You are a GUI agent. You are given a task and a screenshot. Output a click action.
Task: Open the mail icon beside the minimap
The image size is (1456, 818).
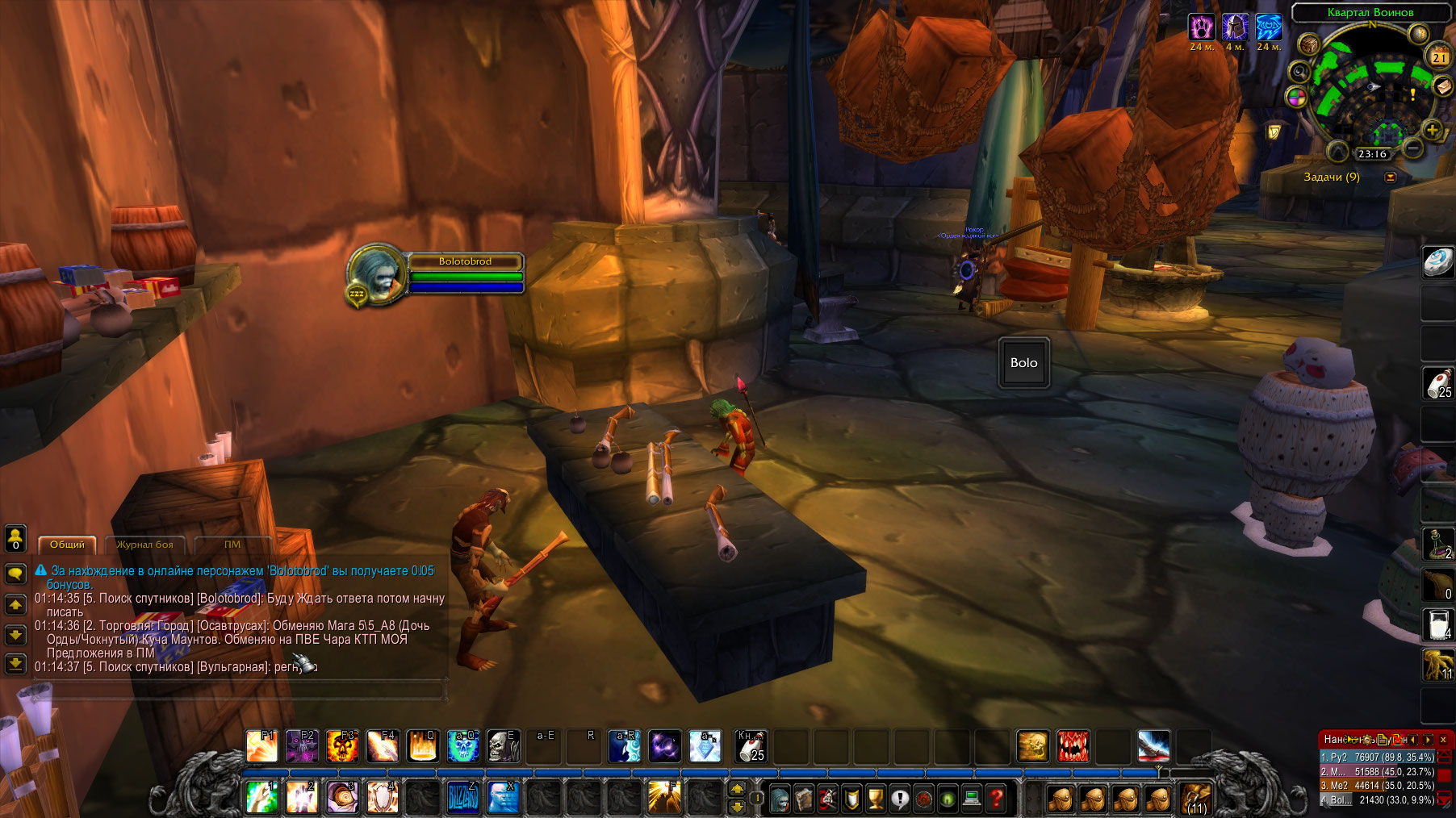1442,88
